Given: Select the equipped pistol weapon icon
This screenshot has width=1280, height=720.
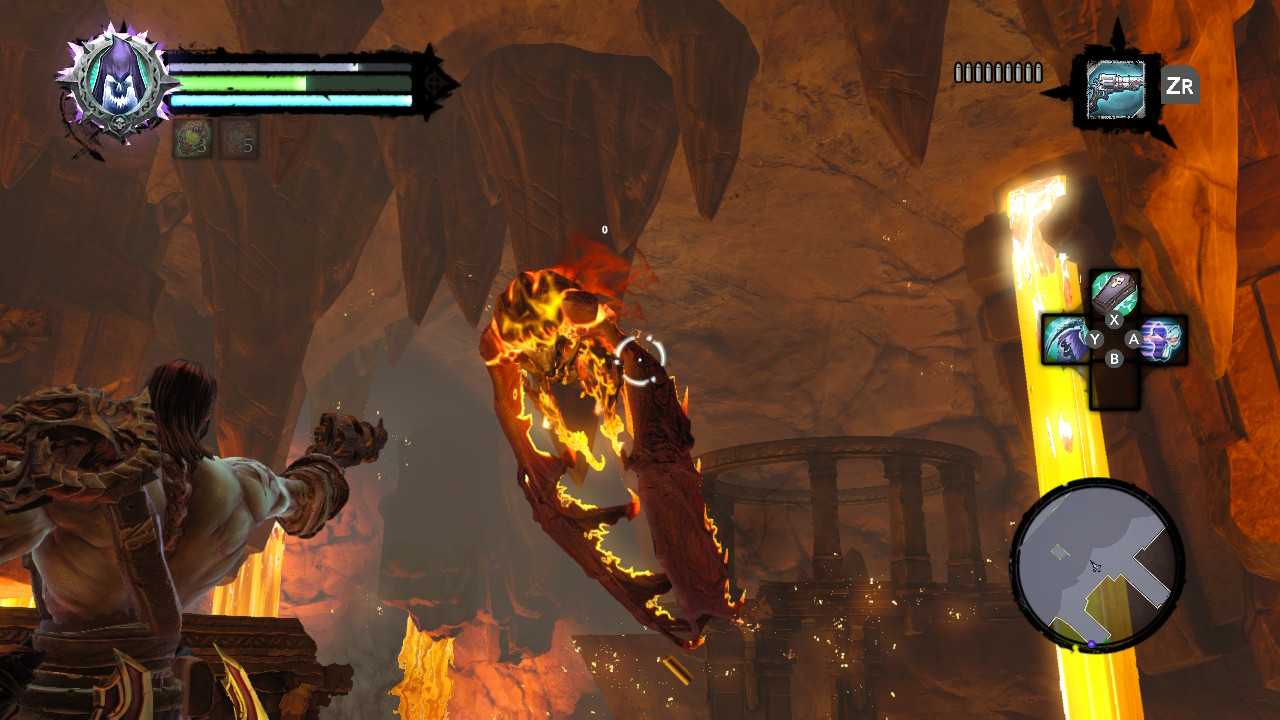Looking at the screenshot, I should pos(1115,89).
